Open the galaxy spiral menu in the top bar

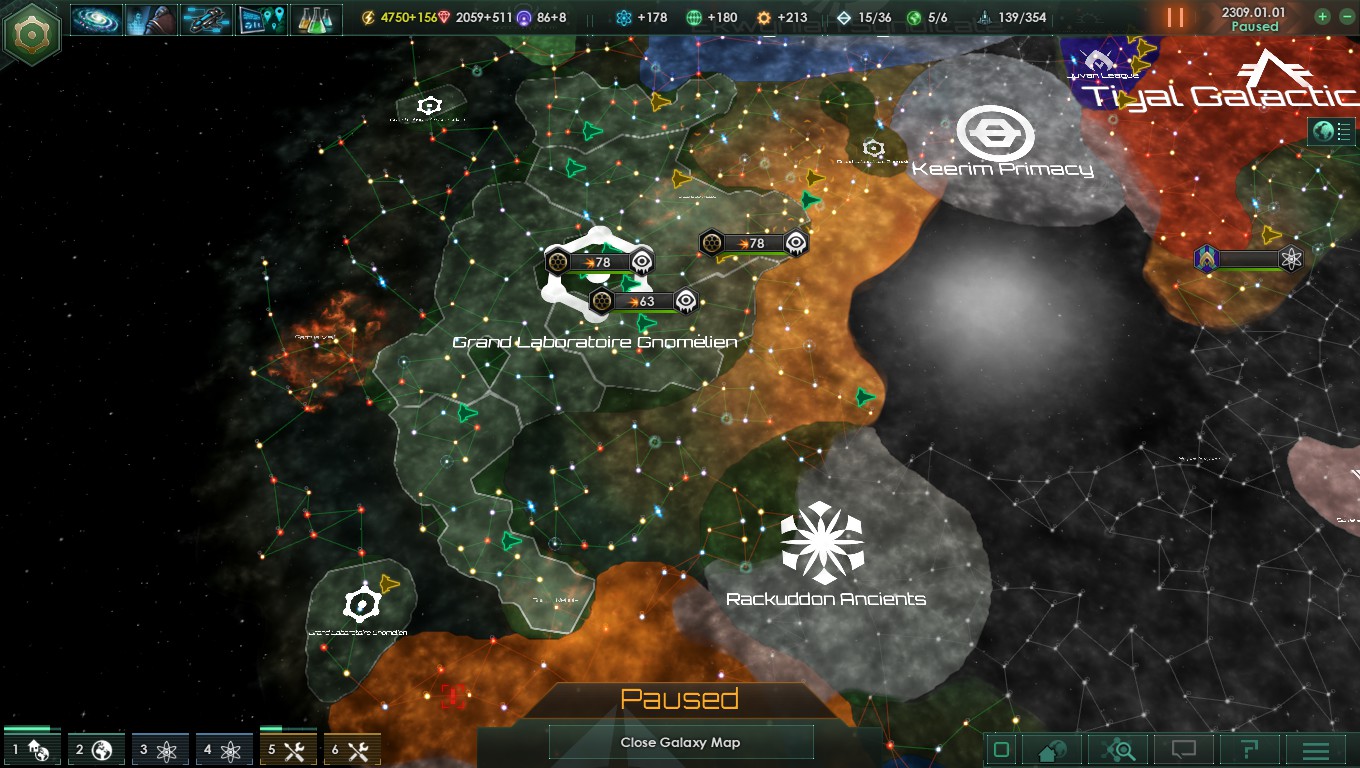[97, 19]
